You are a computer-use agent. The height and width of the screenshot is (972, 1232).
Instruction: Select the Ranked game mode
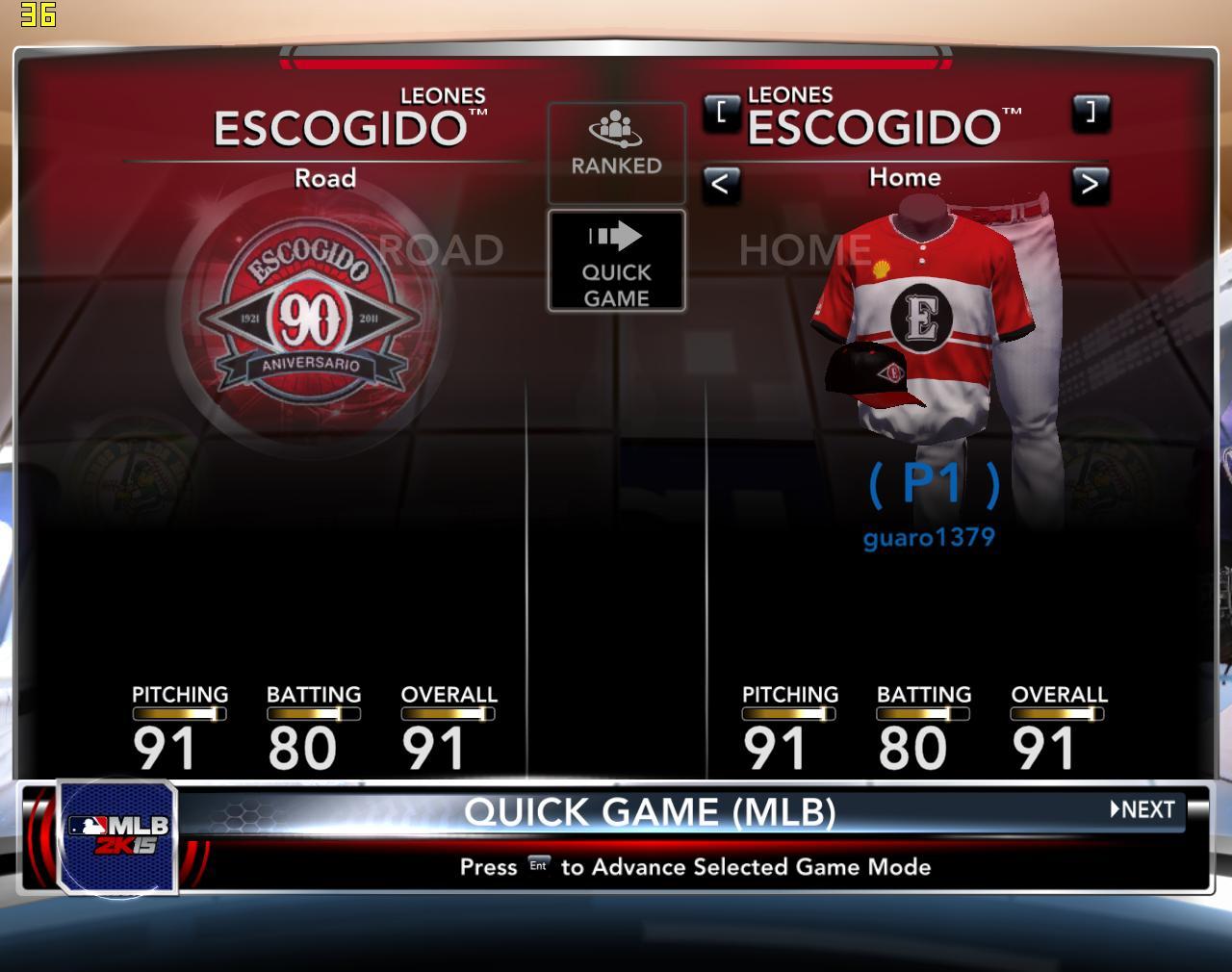[x=616, y=152]
